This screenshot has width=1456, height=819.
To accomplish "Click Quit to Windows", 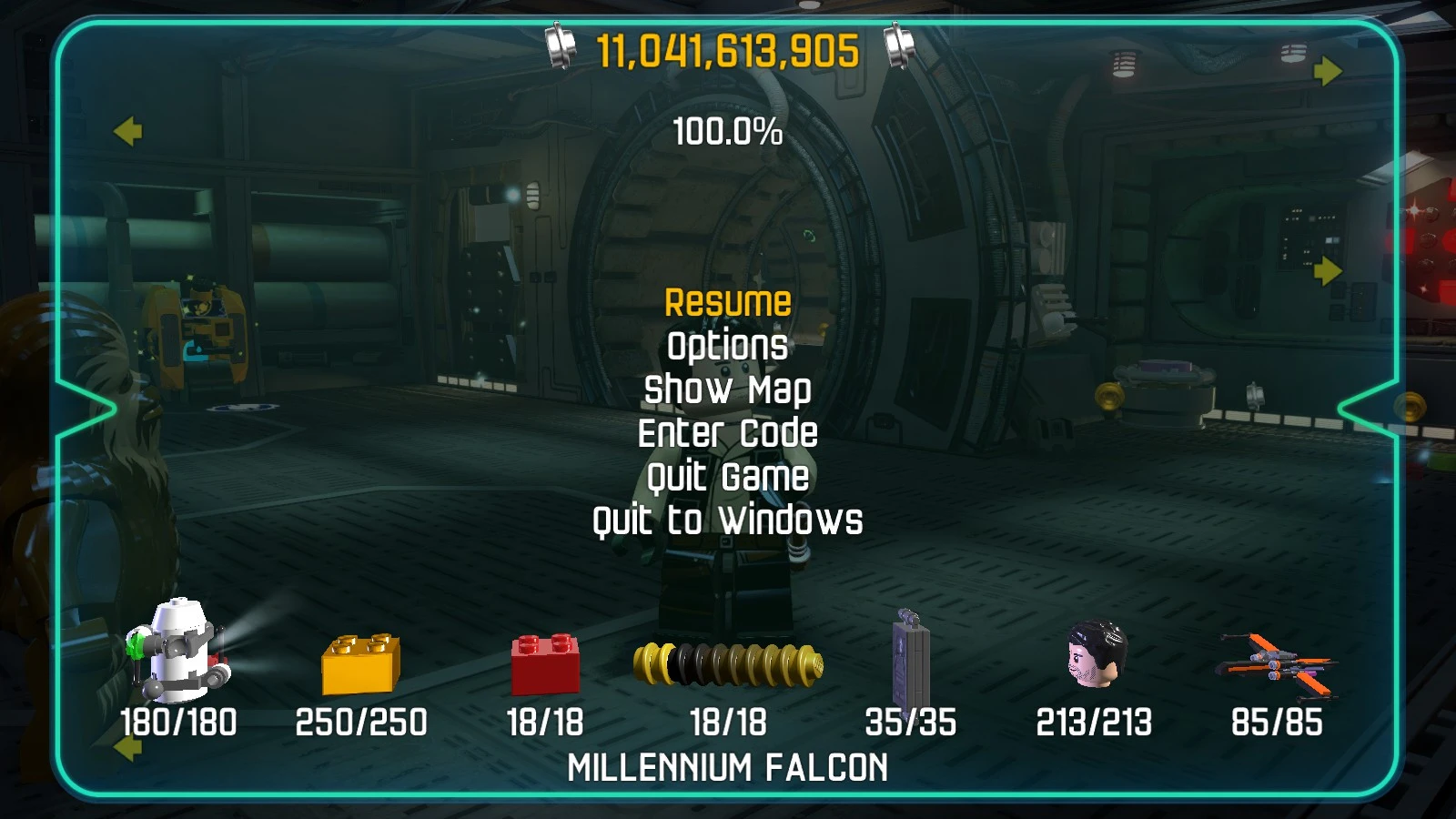I will 727,521.
